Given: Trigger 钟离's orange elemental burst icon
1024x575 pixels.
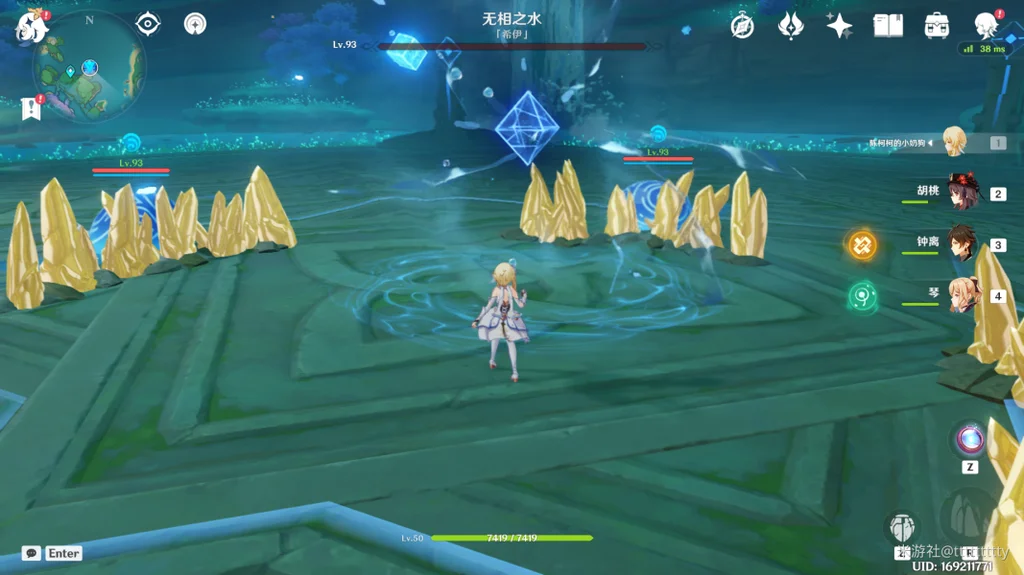Looking at the screenshot, I should (x=862, y=244).
